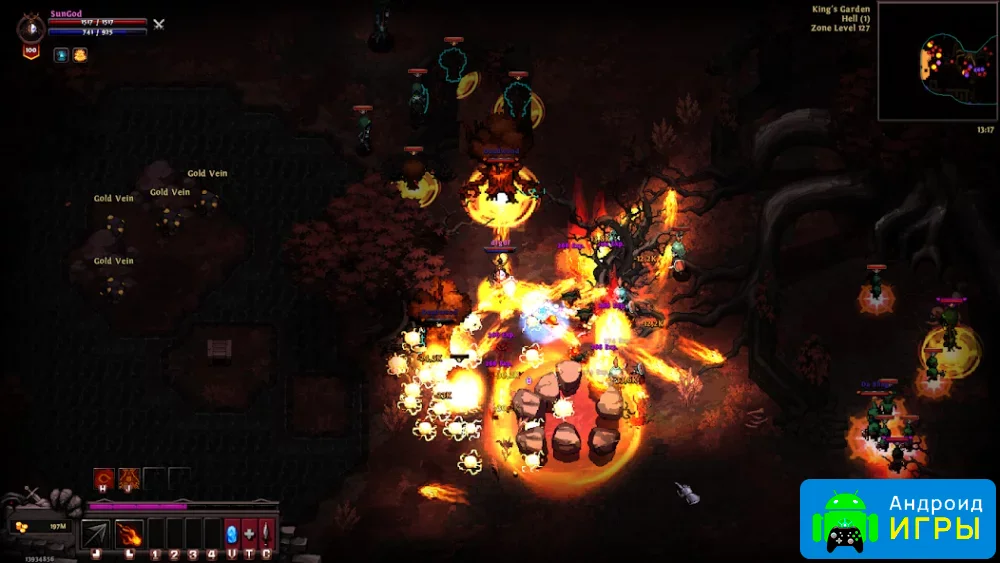The image size is (1000, 563).
Task: Open the minimap in the corner
Action: coord(936,61)
